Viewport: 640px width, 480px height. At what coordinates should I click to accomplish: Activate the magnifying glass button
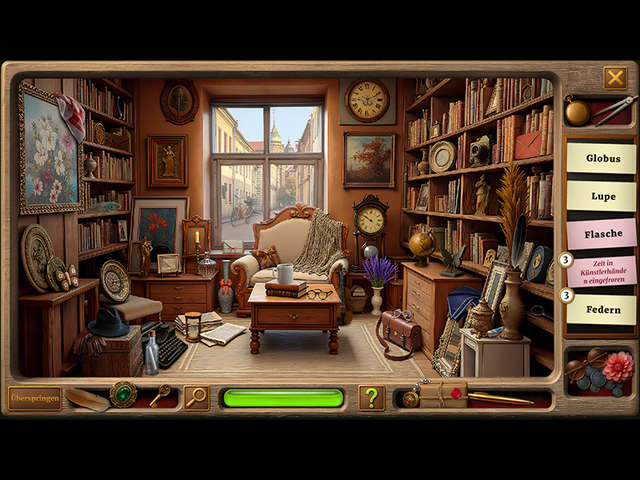tap(196, 397)
